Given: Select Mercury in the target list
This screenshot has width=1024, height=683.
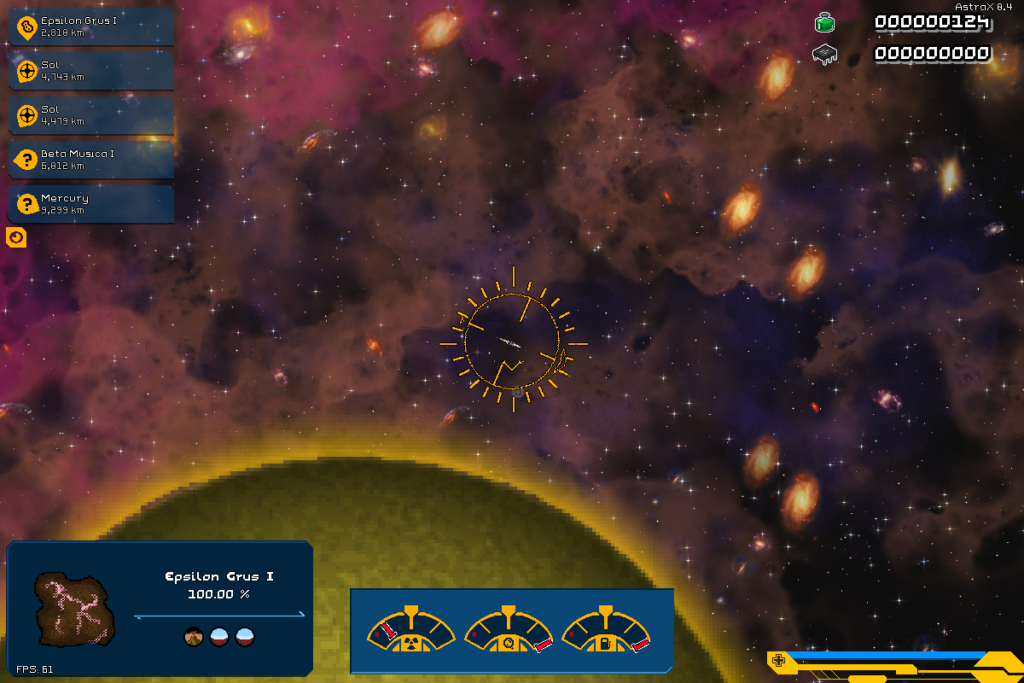Looking at the screenshot, I should 92,204.
